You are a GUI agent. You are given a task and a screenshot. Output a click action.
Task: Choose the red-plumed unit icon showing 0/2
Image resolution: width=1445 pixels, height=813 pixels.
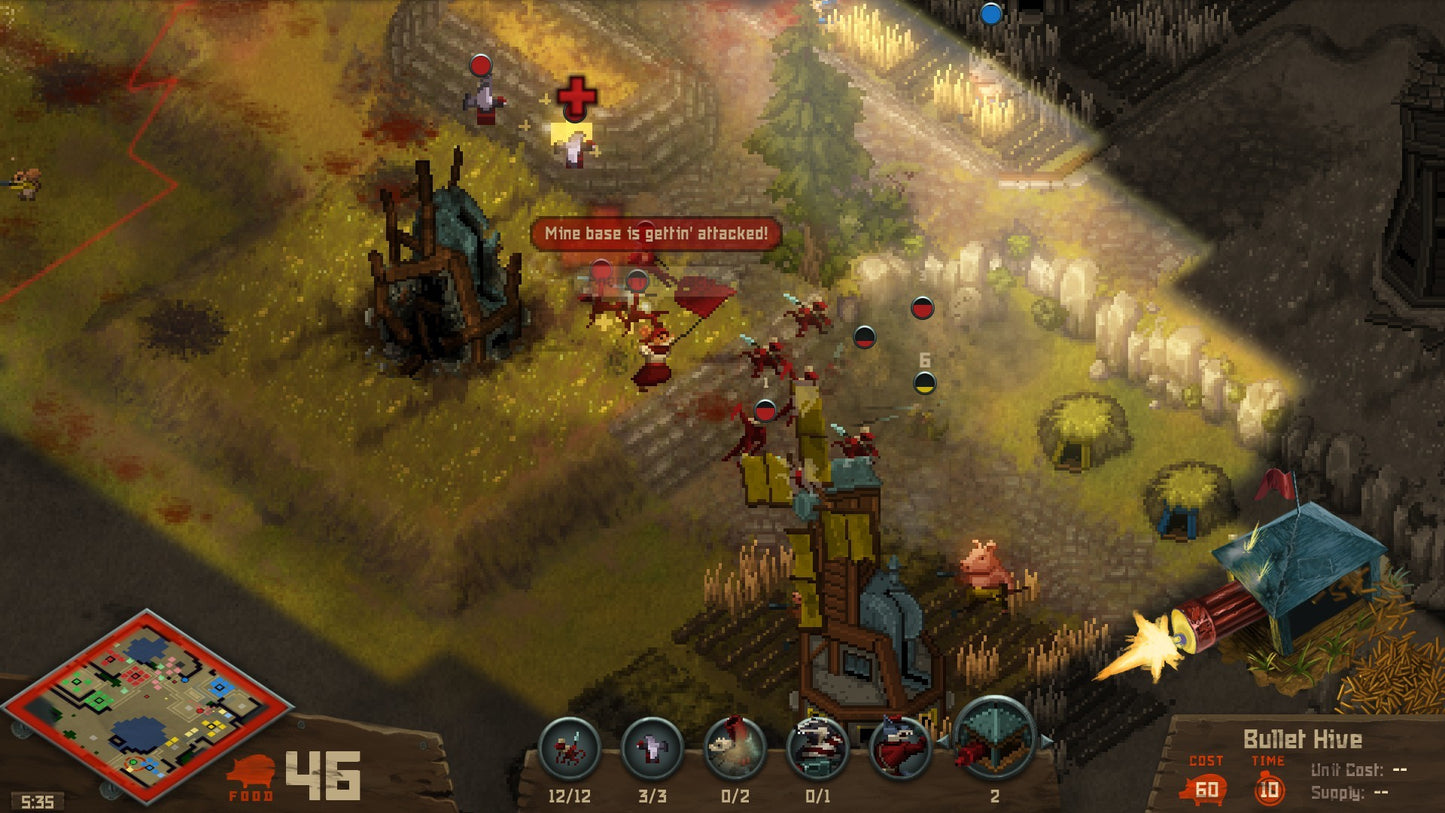click(x=735, y=749)
